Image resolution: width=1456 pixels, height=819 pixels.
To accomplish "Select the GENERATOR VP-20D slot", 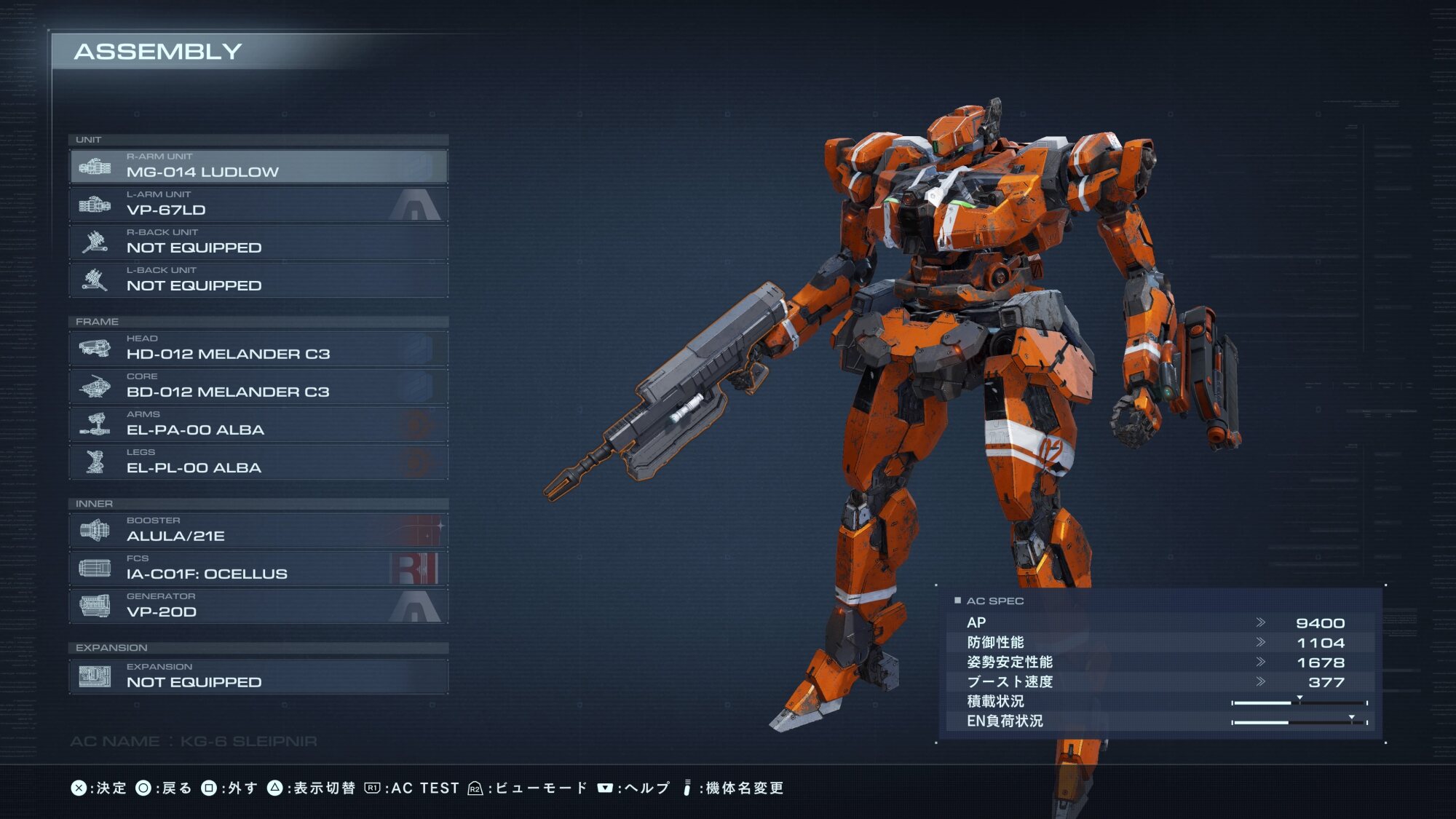I will 258,606.
